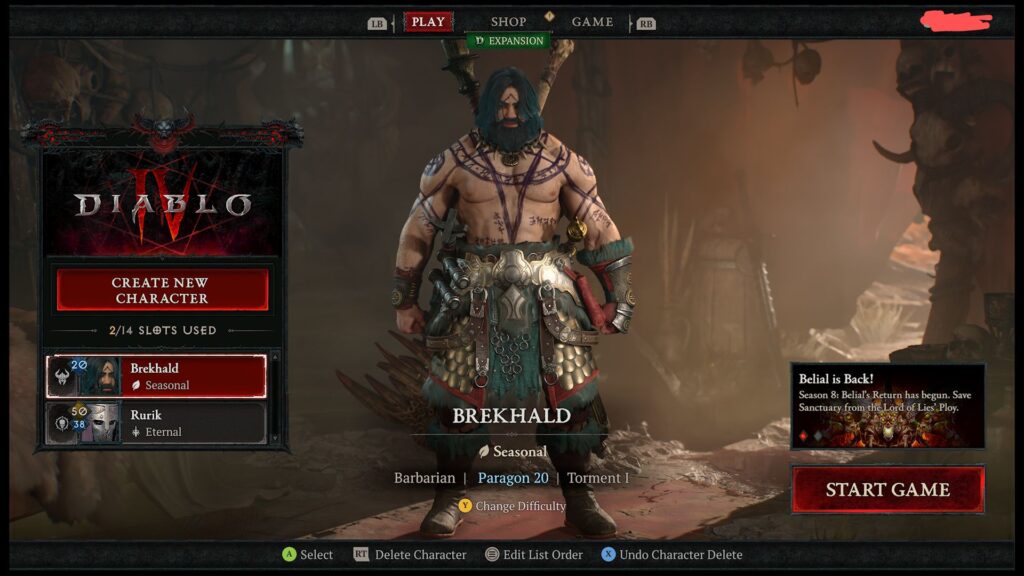This screenshot has height=576, width=1024.
Task: Click the Expansion banner under Shop
Action: [x=509, y=41]
